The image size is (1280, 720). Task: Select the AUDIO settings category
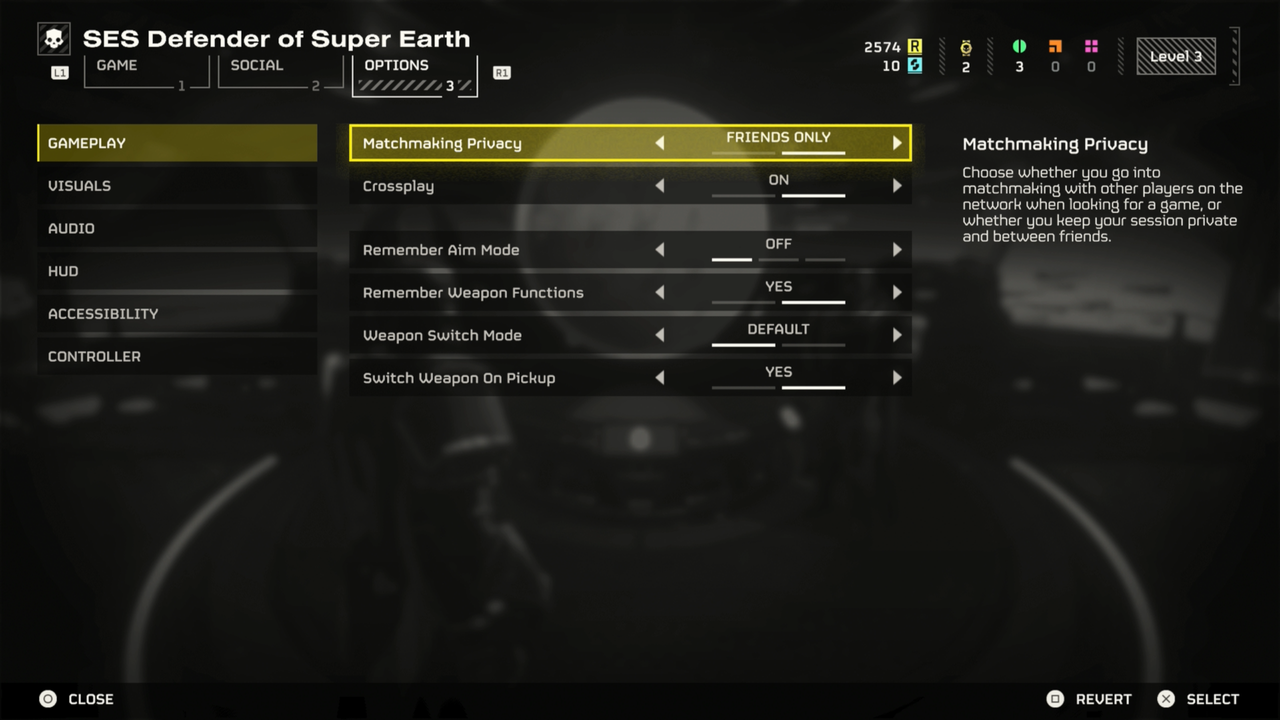[x=71, y=228]
